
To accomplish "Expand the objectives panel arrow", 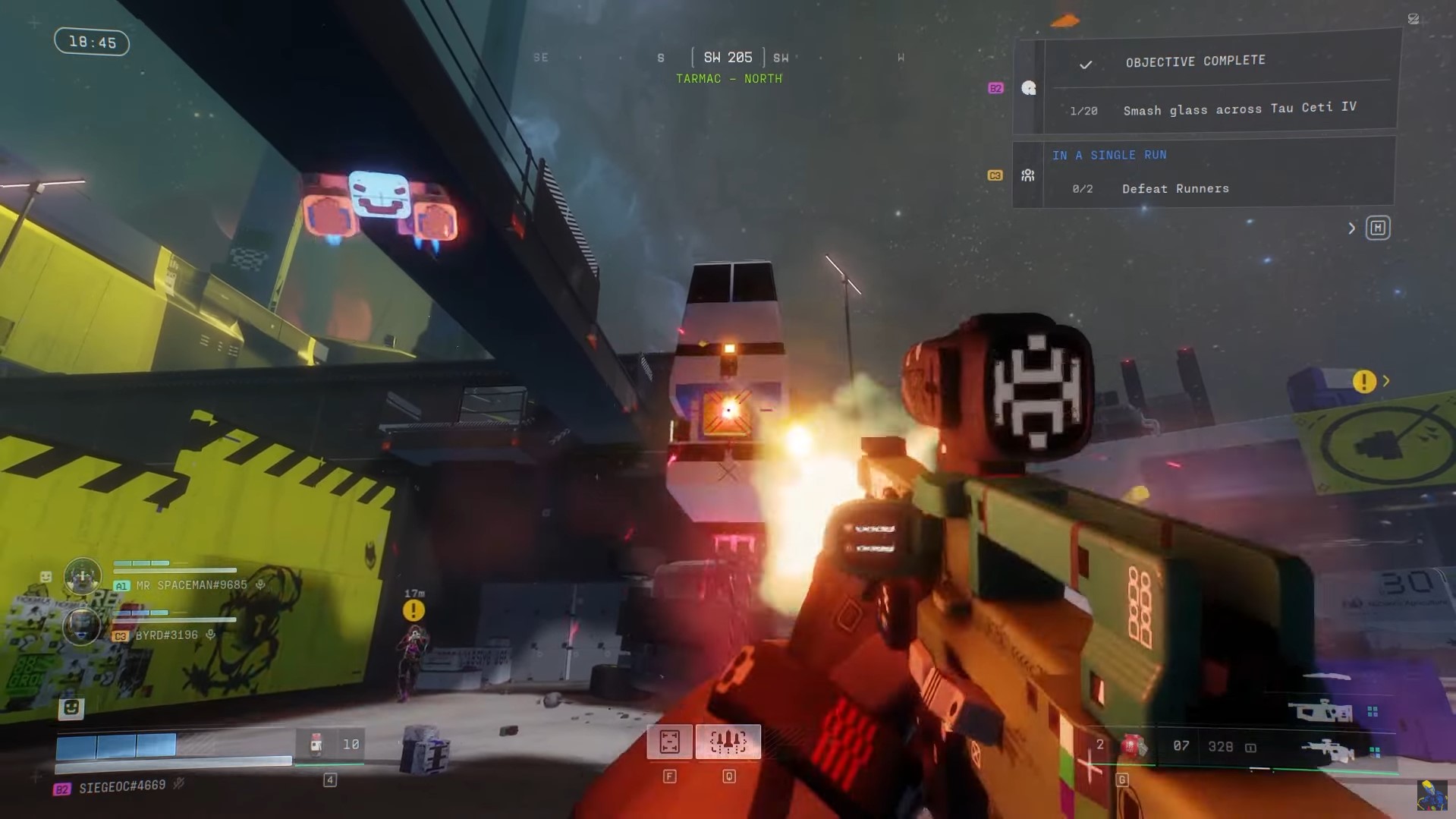I will pyautogui.click(x=1351, y=228).
